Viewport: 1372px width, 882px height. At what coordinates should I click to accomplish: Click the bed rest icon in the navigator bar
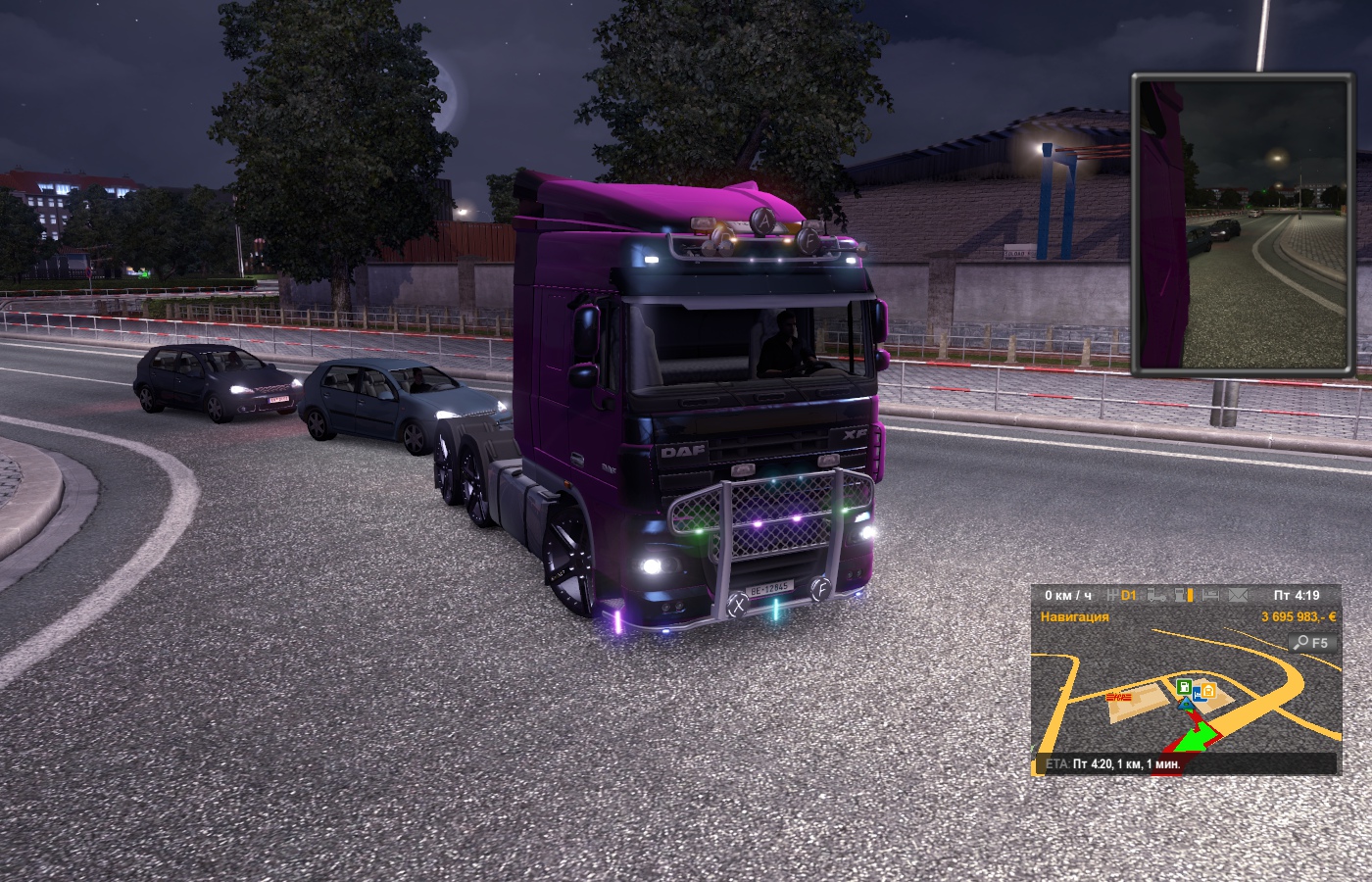[x=1210, y=595]
